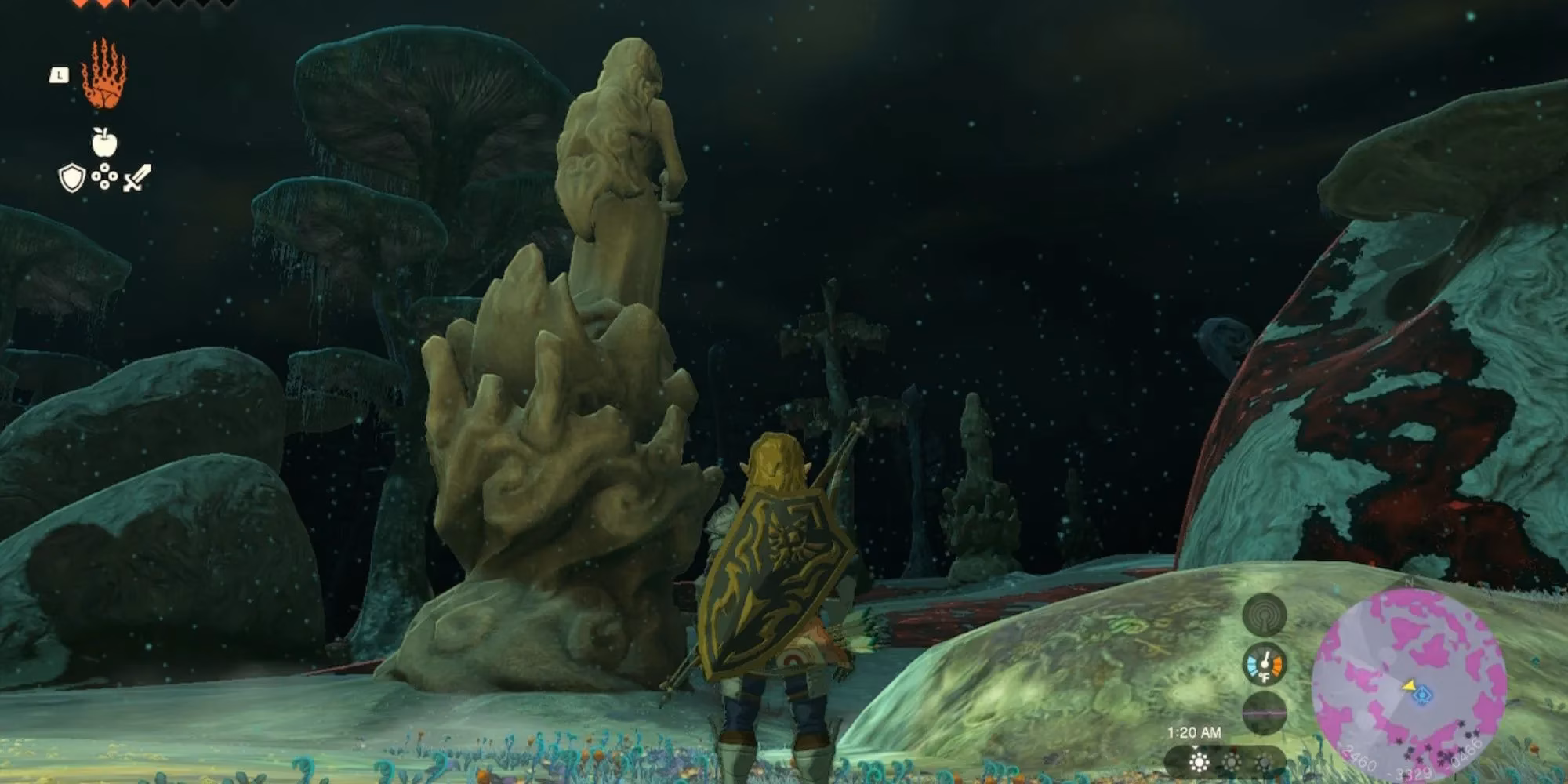This screenshot has width=1568, height=784.
Task: Open the in-game clock showing 1:20 AM
Action: click(x=1195, y=731)
